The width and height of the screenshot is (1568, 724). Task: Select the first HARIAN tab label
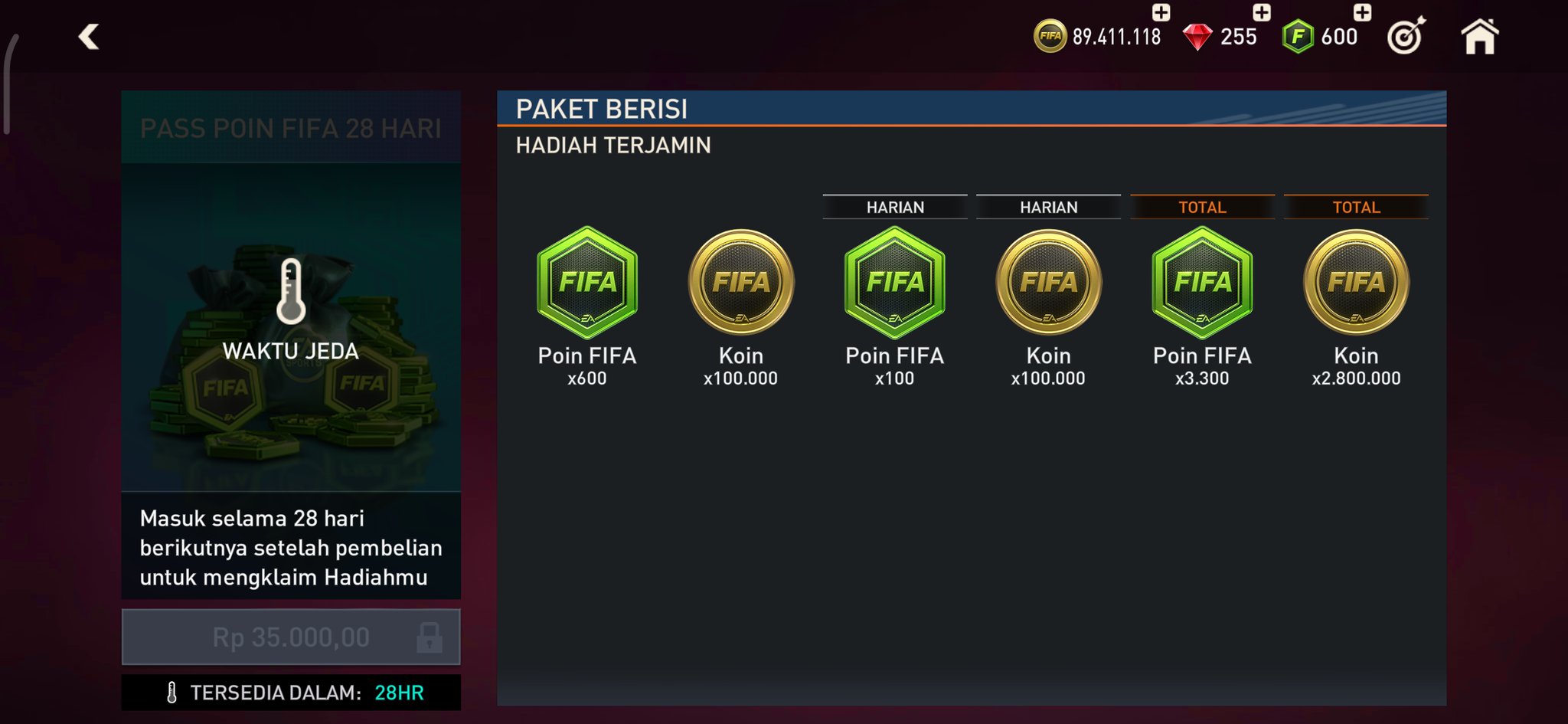[x=894, y=206]
